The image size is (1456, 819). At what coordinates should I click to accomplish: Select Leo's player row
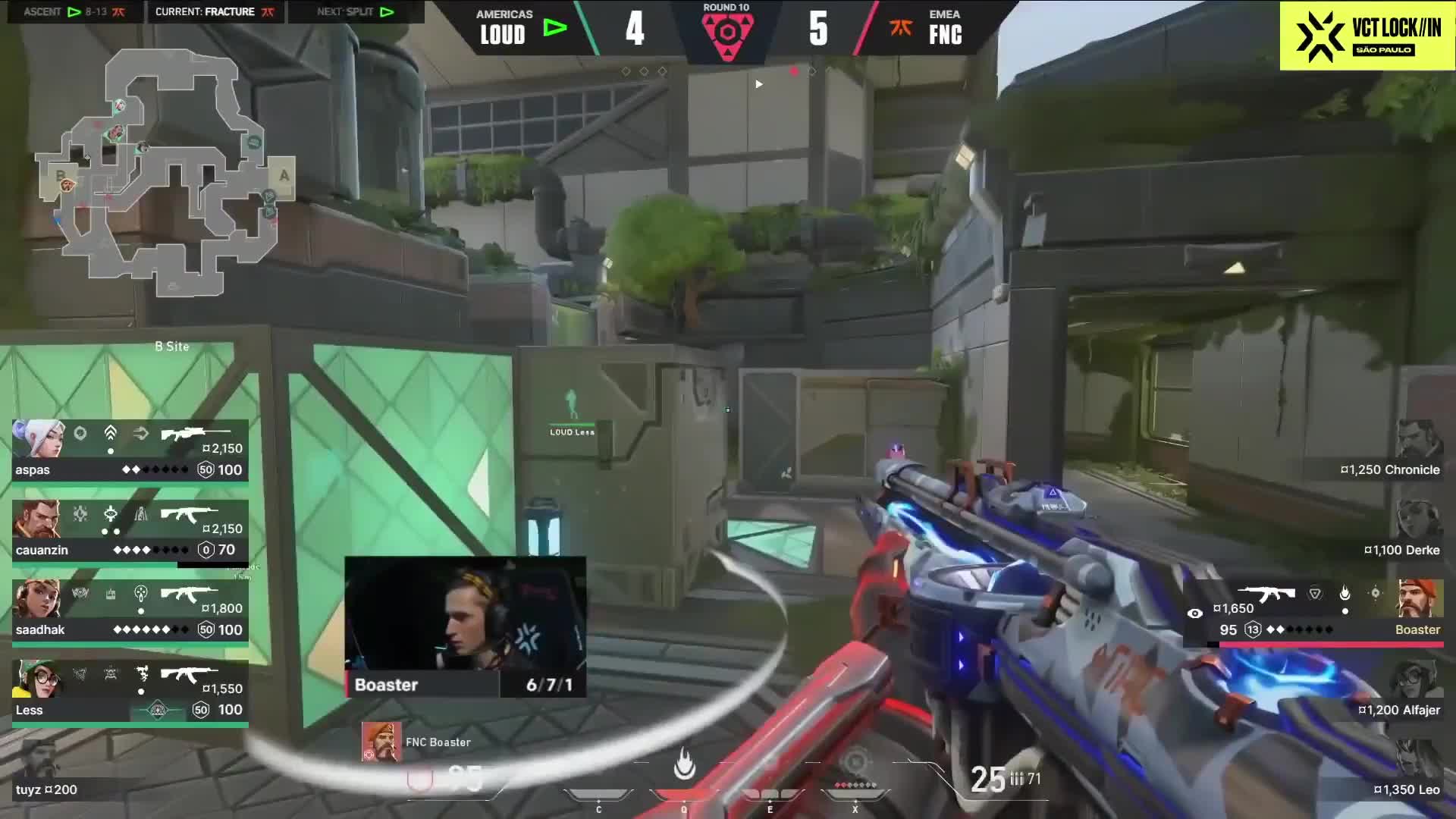[x=1407, y=772]
